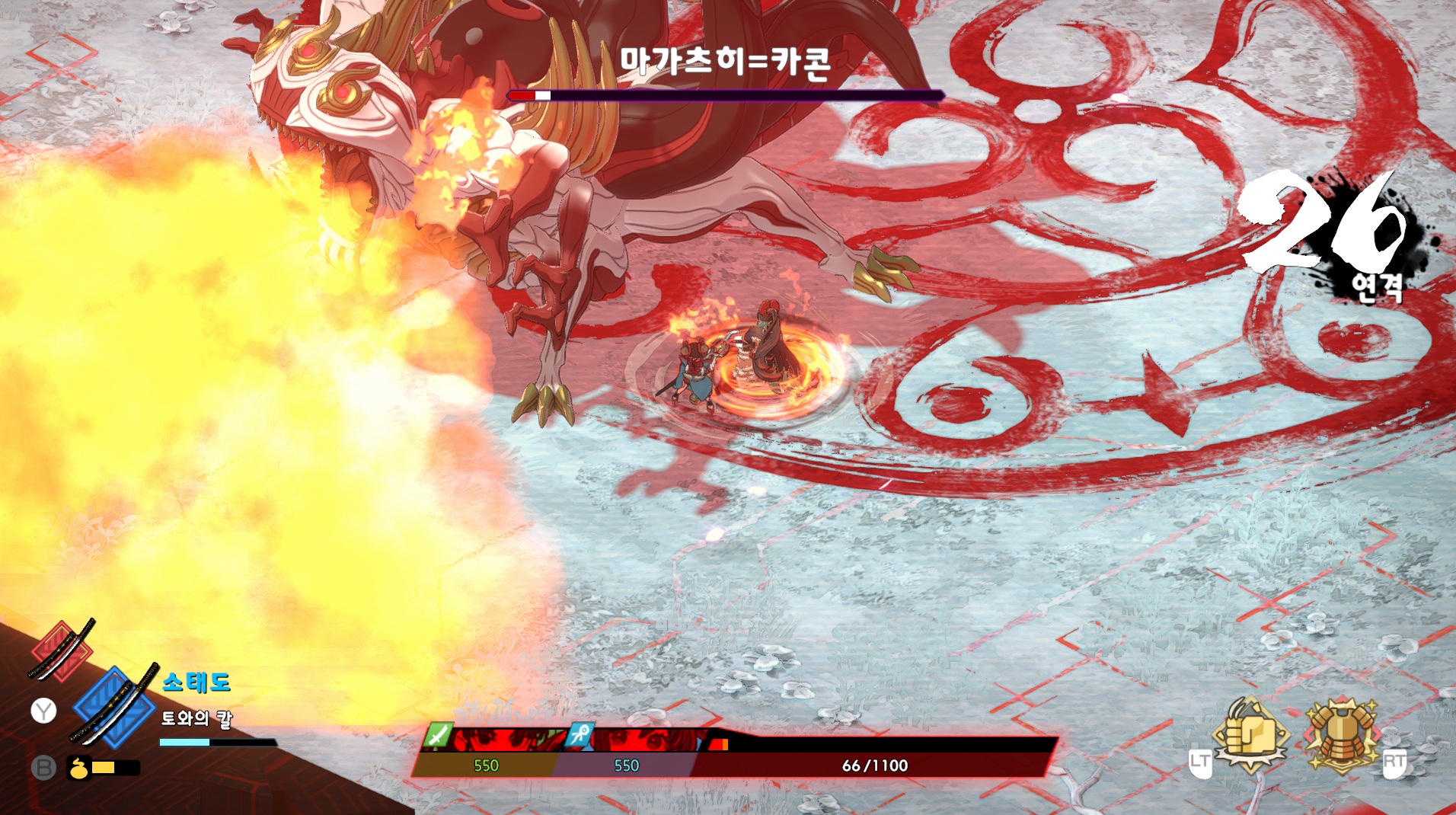Activate the golden fist skill icon

(1250, 735)
